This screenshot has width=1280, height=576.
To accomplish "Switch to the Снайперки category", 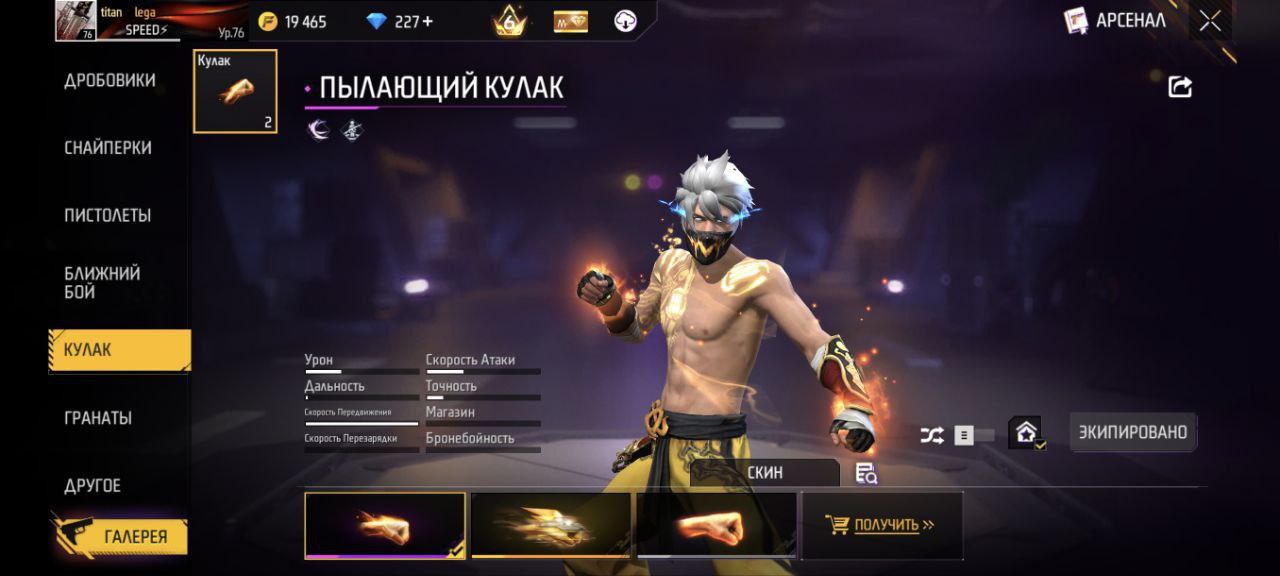I will pyautogui.click(x=108, y=148).
